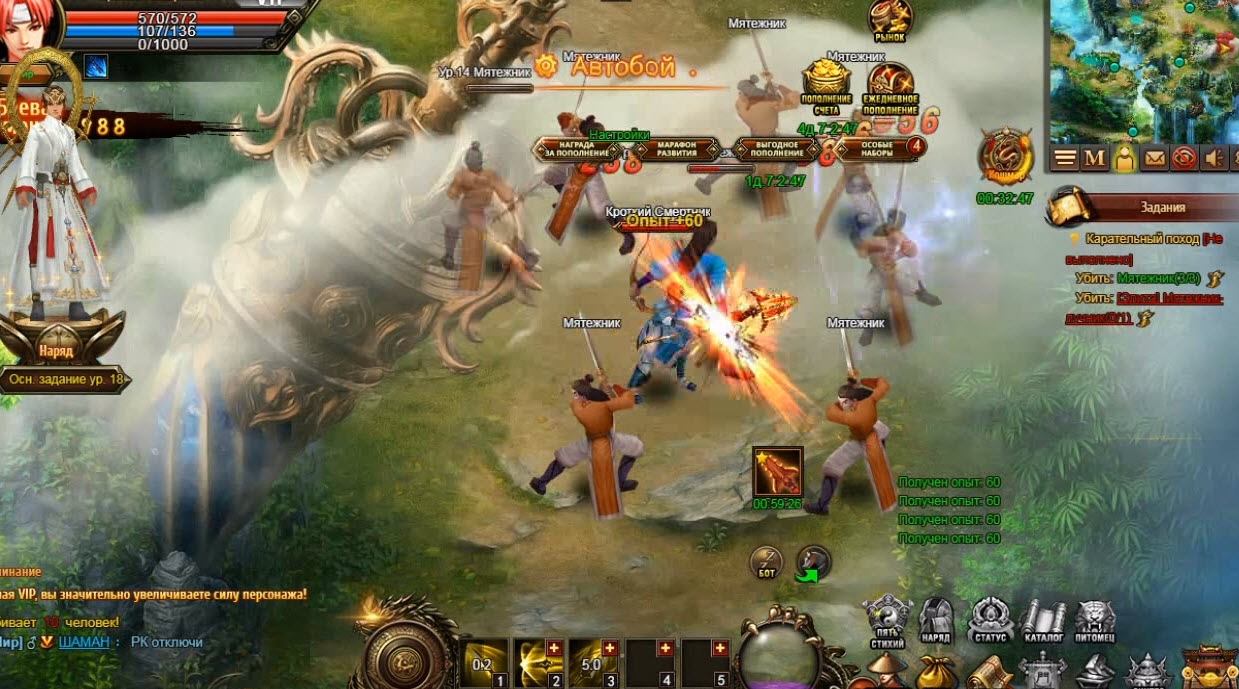
Task: Open the Питомец tiger menu
Action: click(1095, 621)
